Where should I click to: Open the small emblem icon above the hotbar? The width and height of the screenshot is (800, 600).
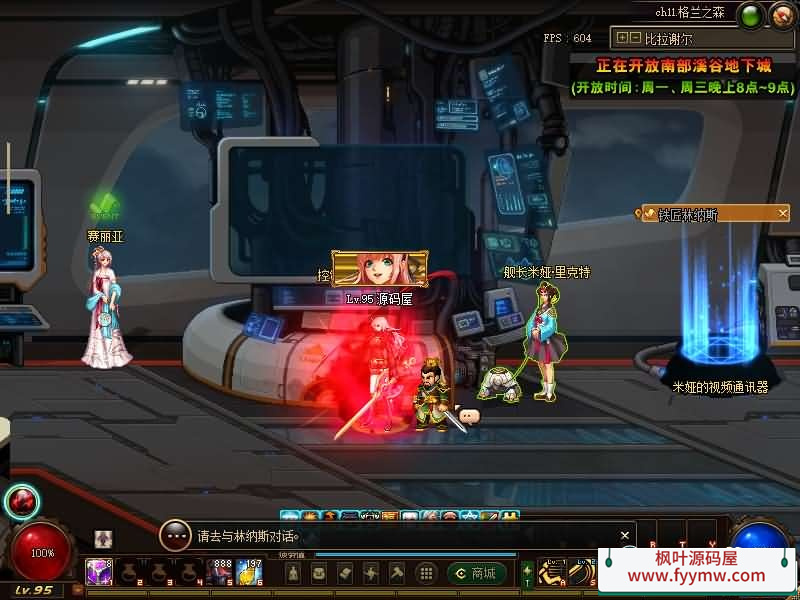(x=104, y=539)
